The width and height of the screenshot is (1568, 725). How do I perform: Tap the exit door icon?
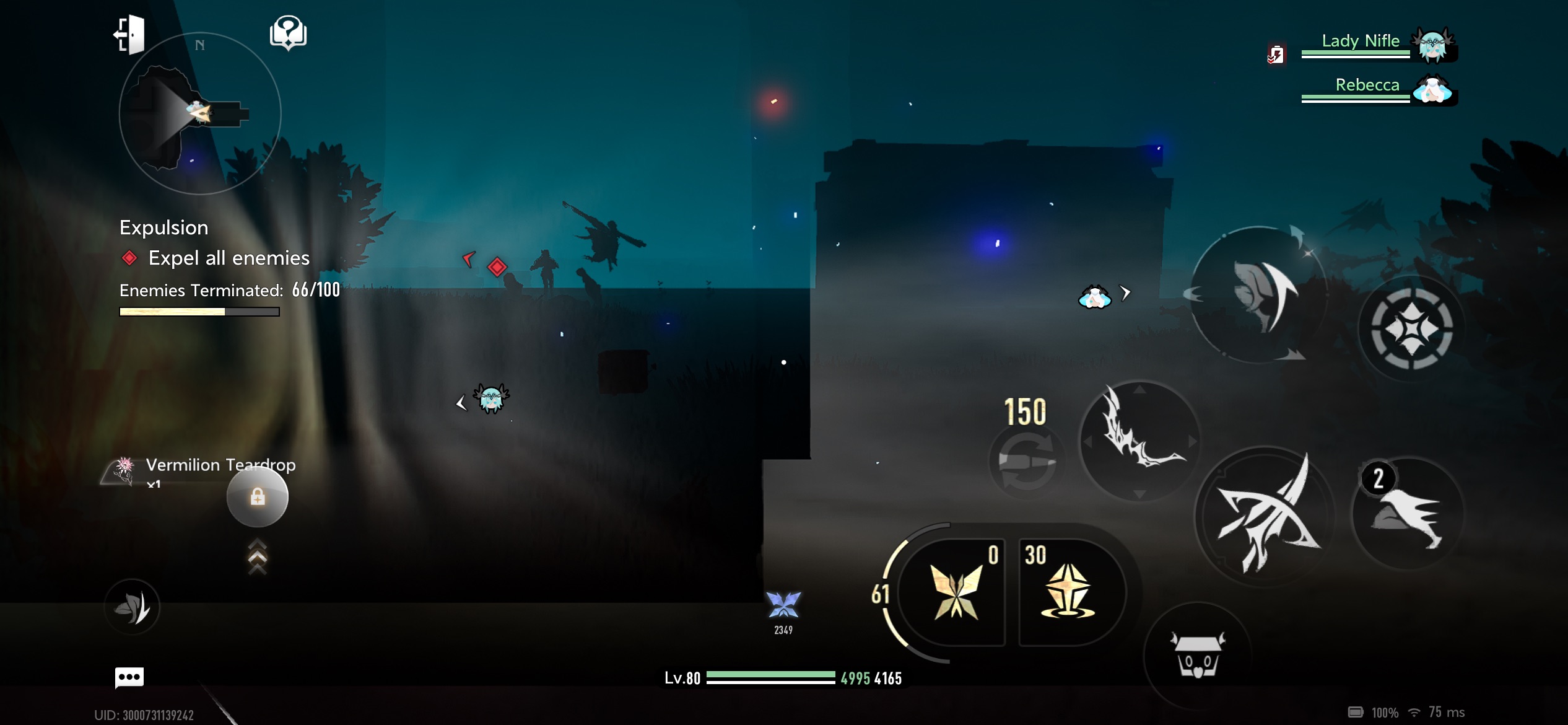tap(129, 35)
